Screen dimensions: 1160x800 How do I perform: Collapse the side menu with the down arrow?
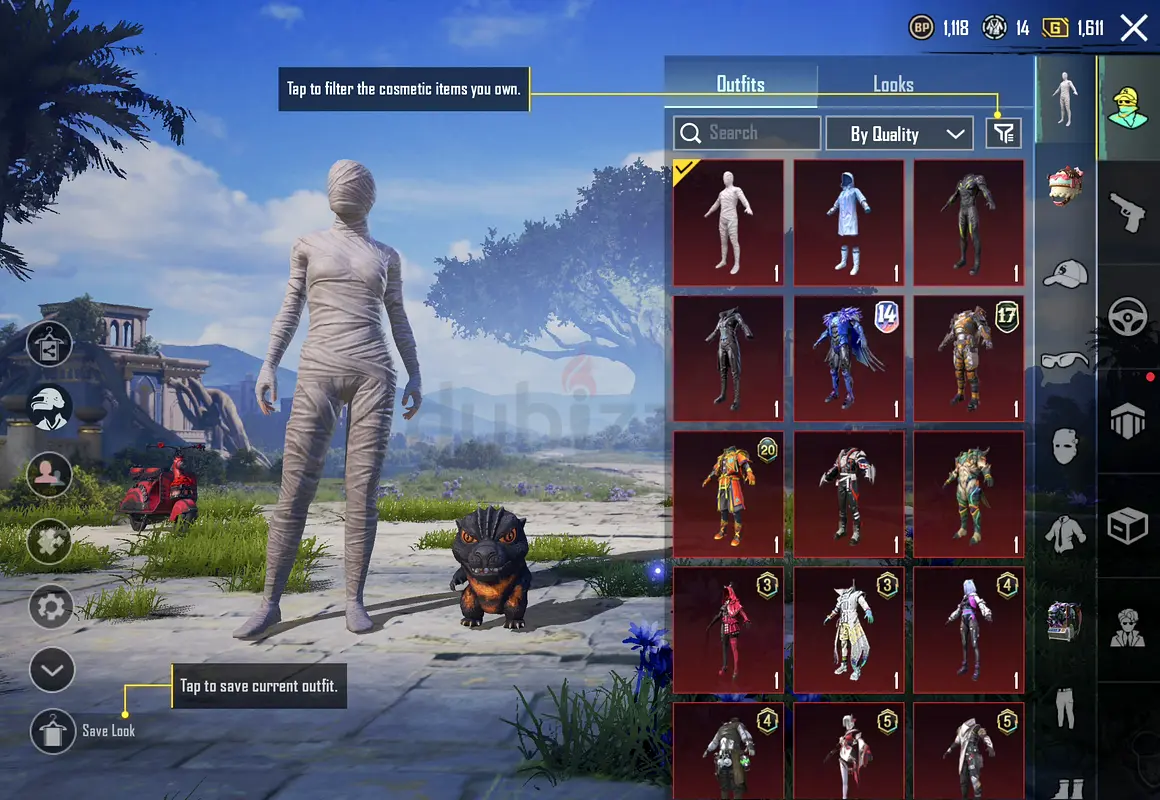(x=52, y=670)
